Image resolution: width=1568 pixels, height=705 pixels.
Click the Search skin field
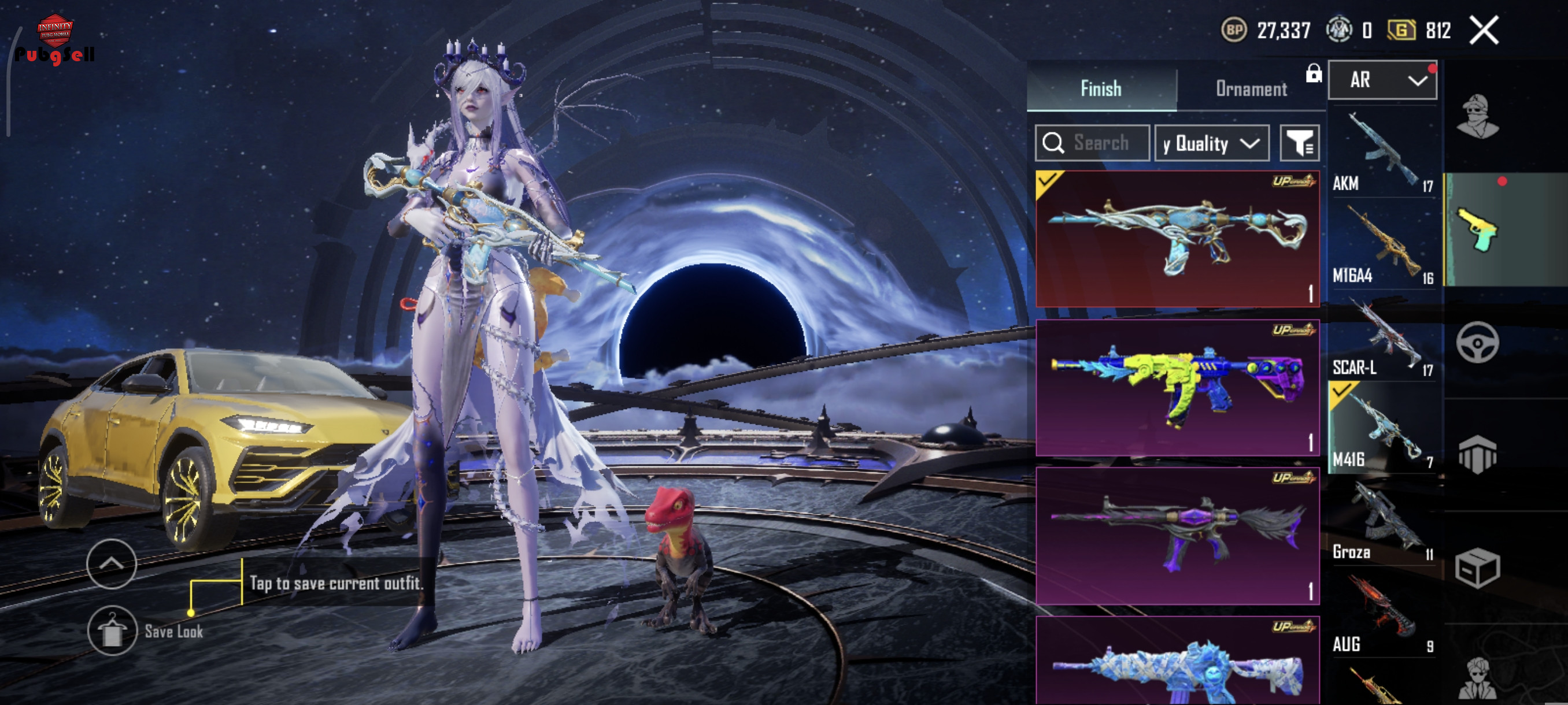coord(1092,143)
